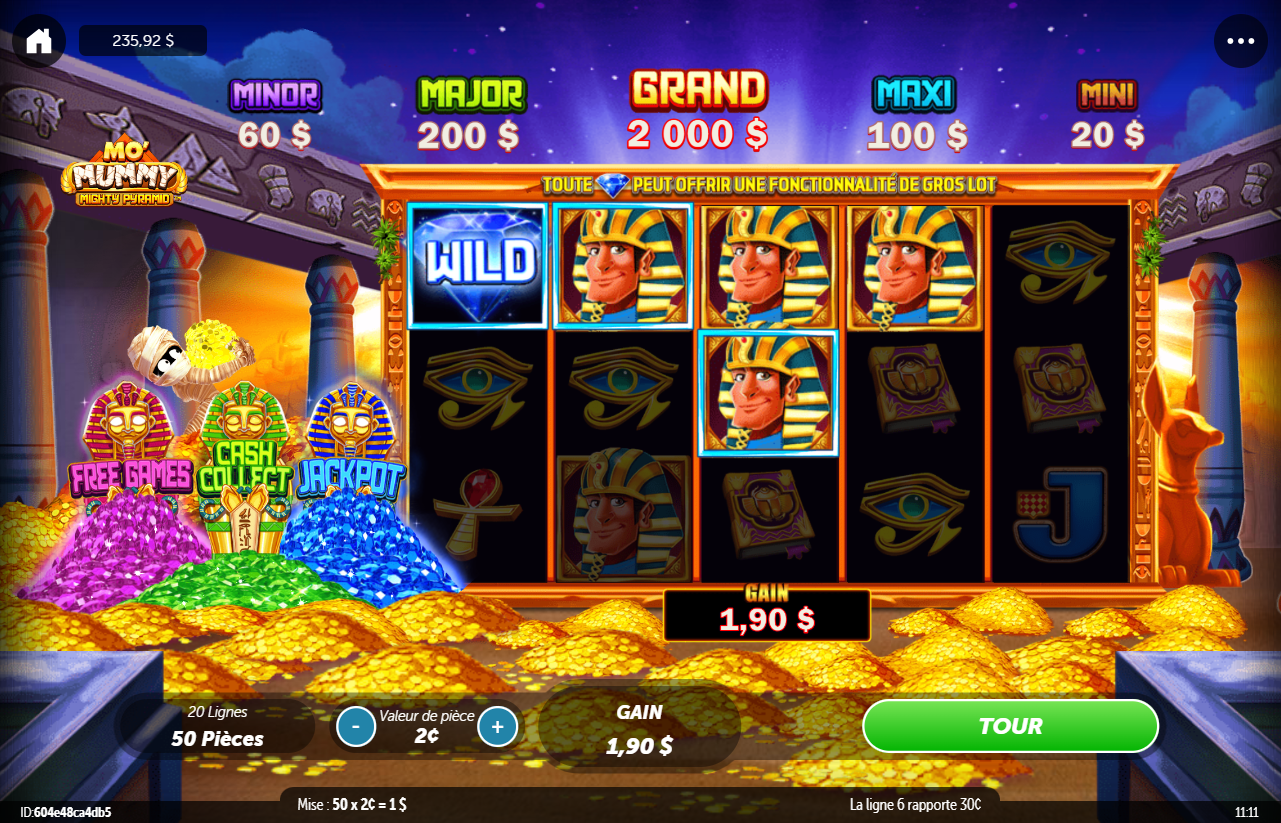Increase coin value with the plus stepper
Screen dimensions: 1281x823
pyautogui.click(x=497, y=726)
